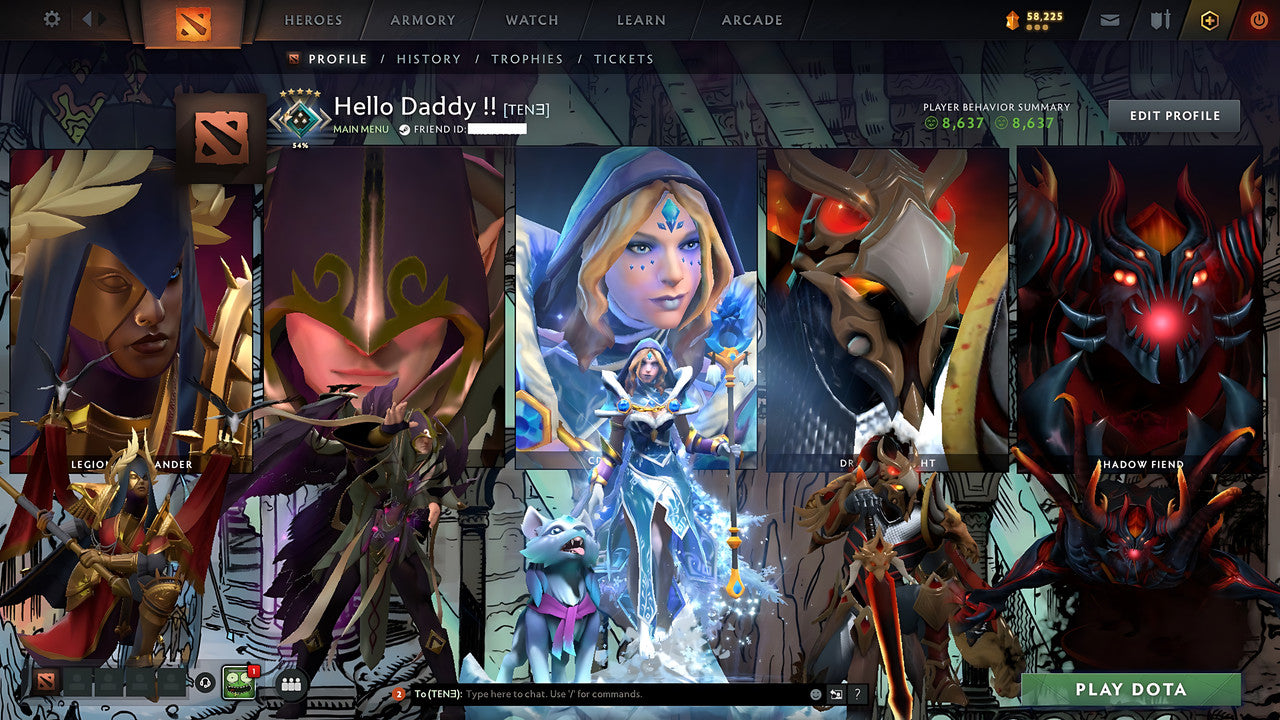
Task: Switch to the TROPHIES tab
Action: point(528,59)
